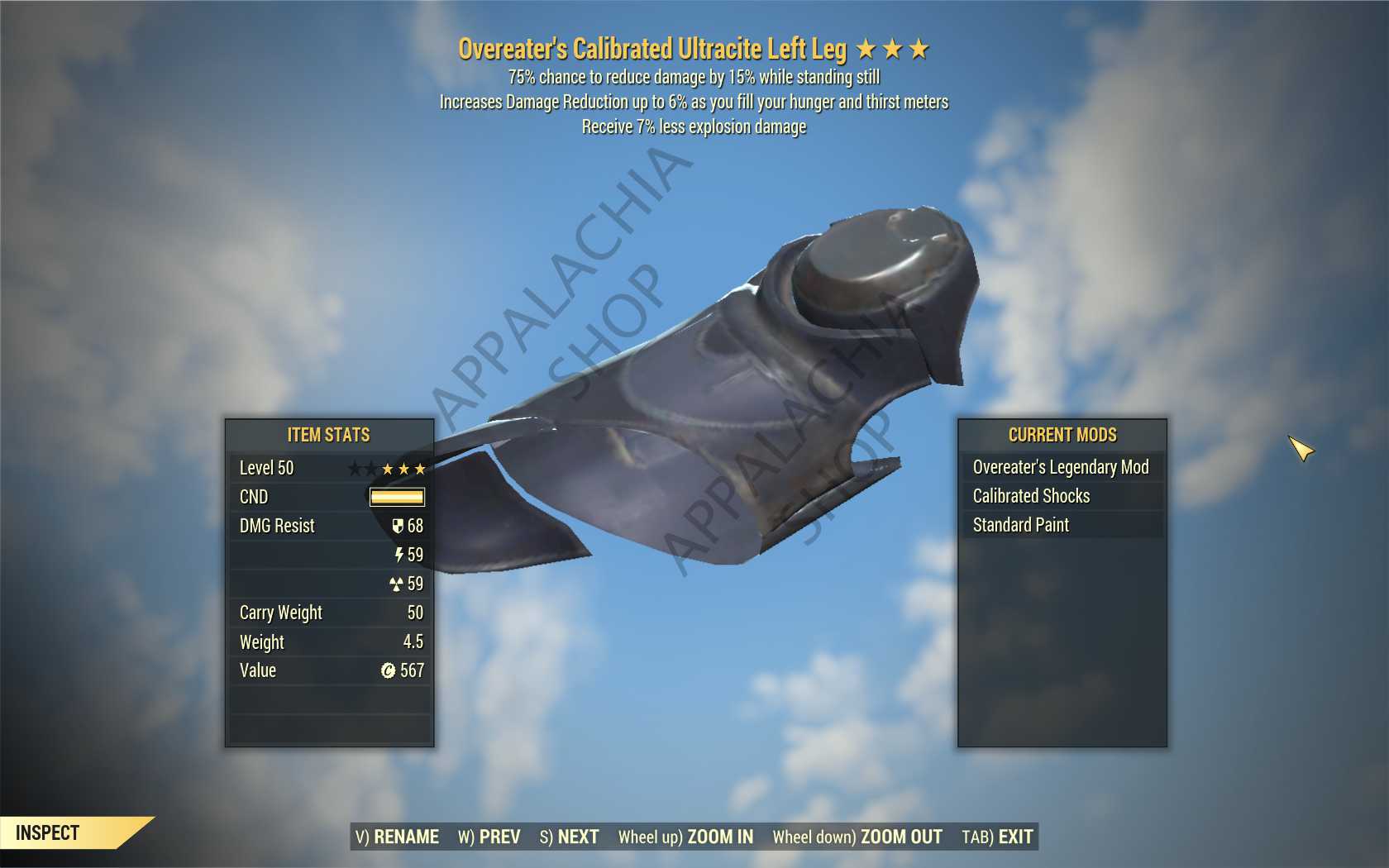Select the Standard Paint mod row
Image resolution: width=1389 pixels, height=868 pixels.
pyautogui.click(x=1061, y=525)
